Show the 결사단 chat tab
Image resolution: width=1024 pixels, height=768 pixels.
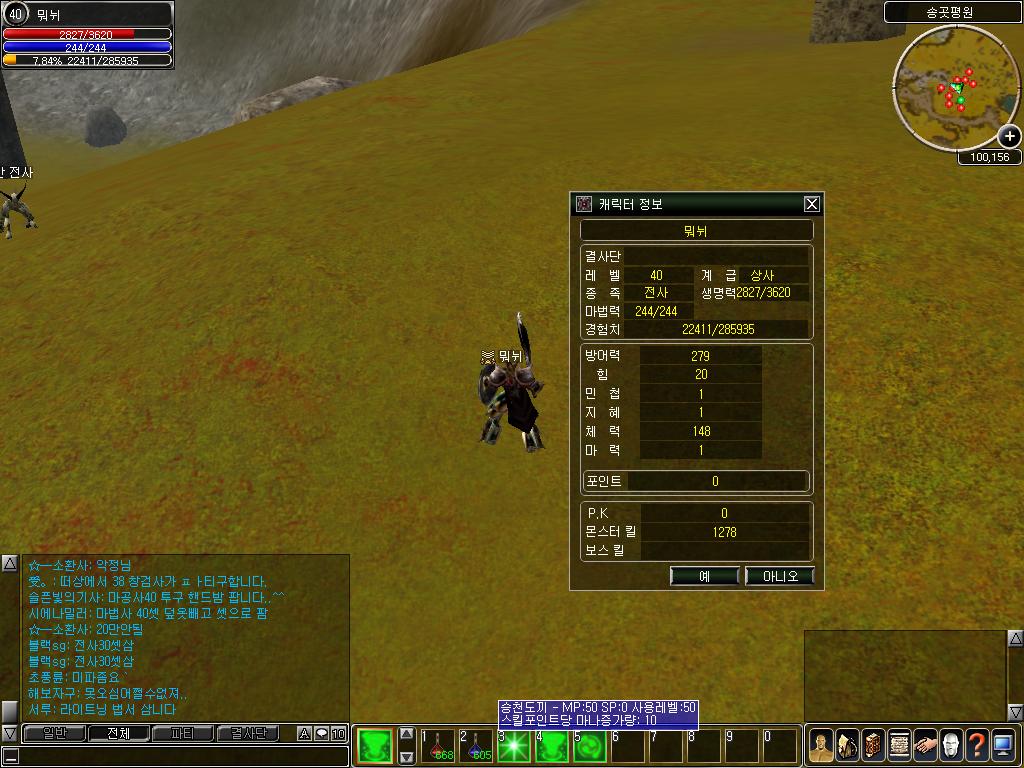249,733
